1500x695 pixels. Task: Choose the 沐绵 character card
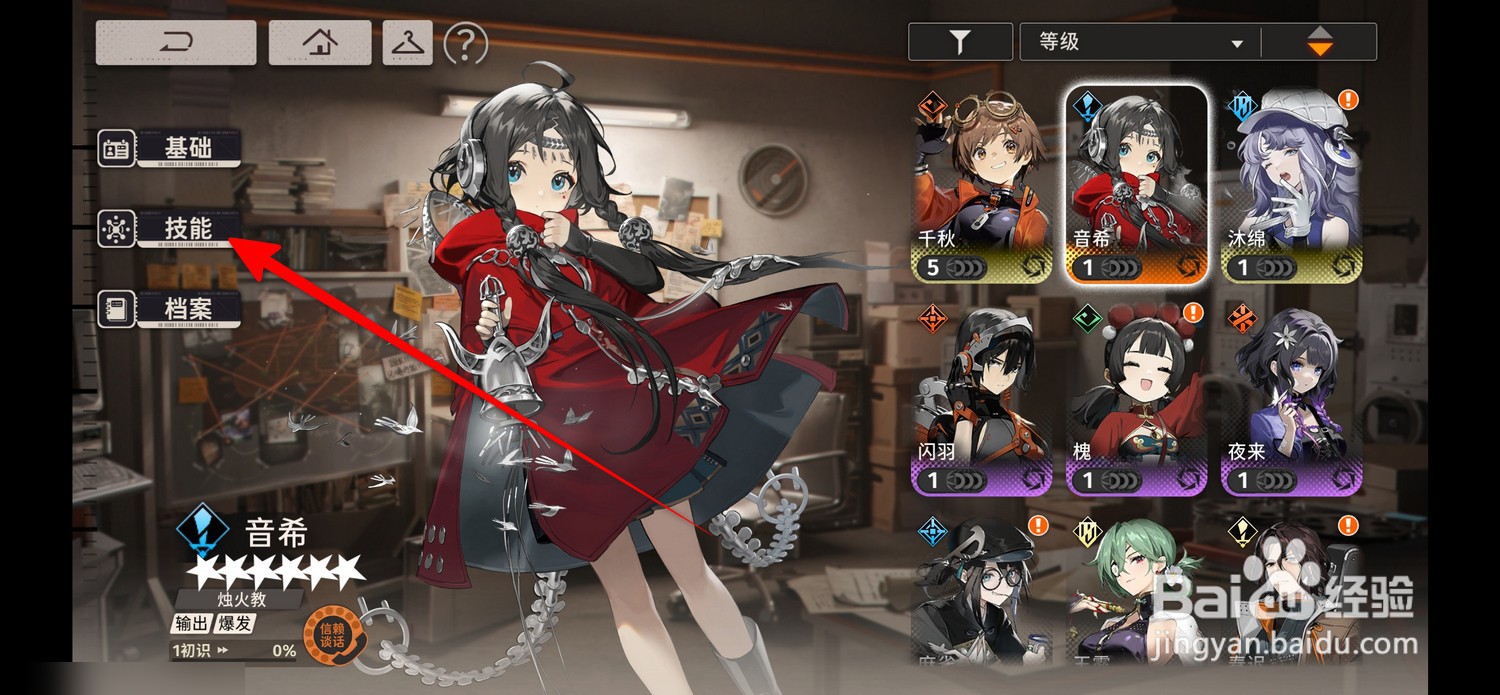point(1291,185)
